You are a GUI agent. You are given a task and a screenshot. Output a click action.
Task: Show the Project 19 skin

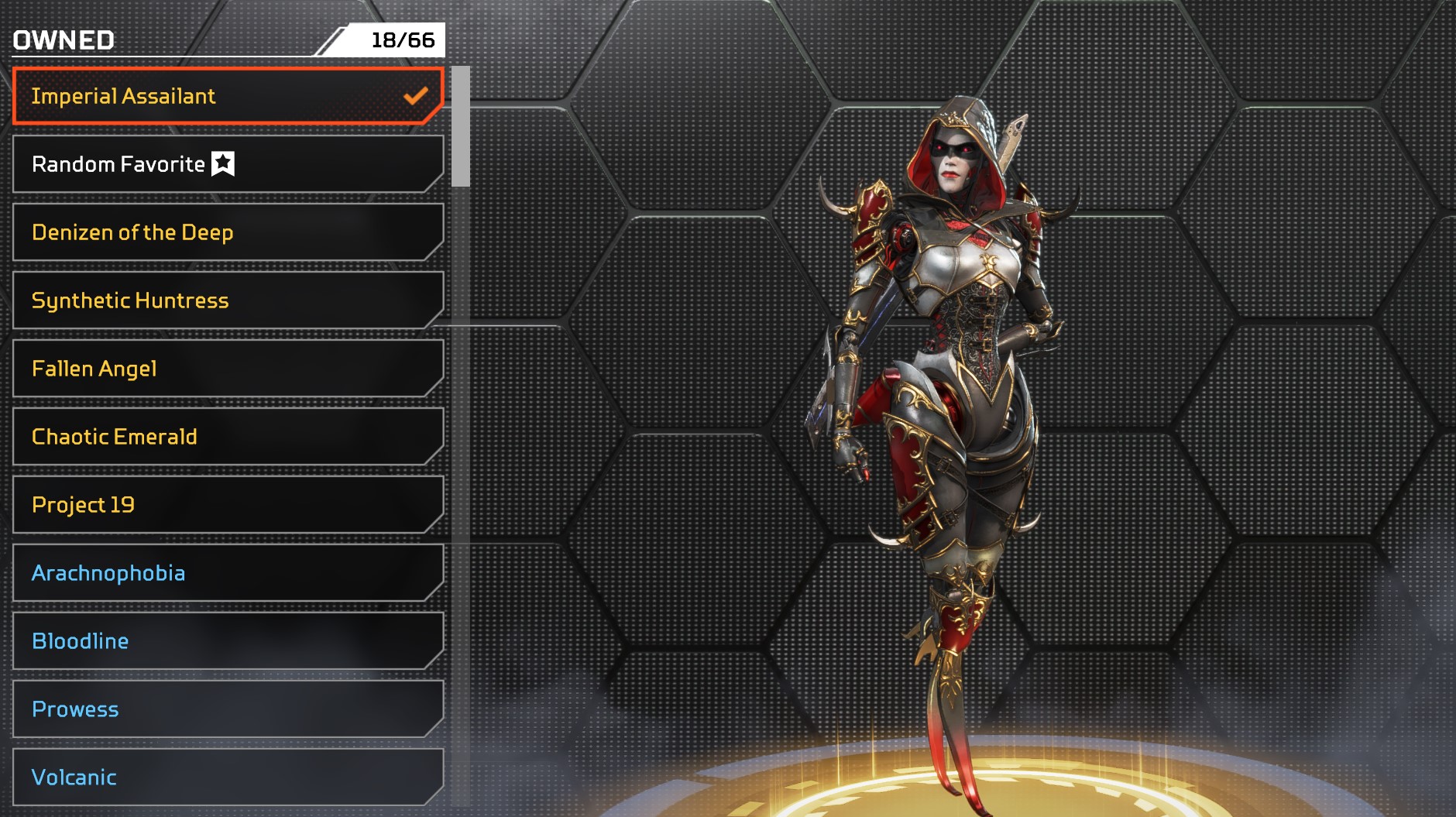(228, 505)
